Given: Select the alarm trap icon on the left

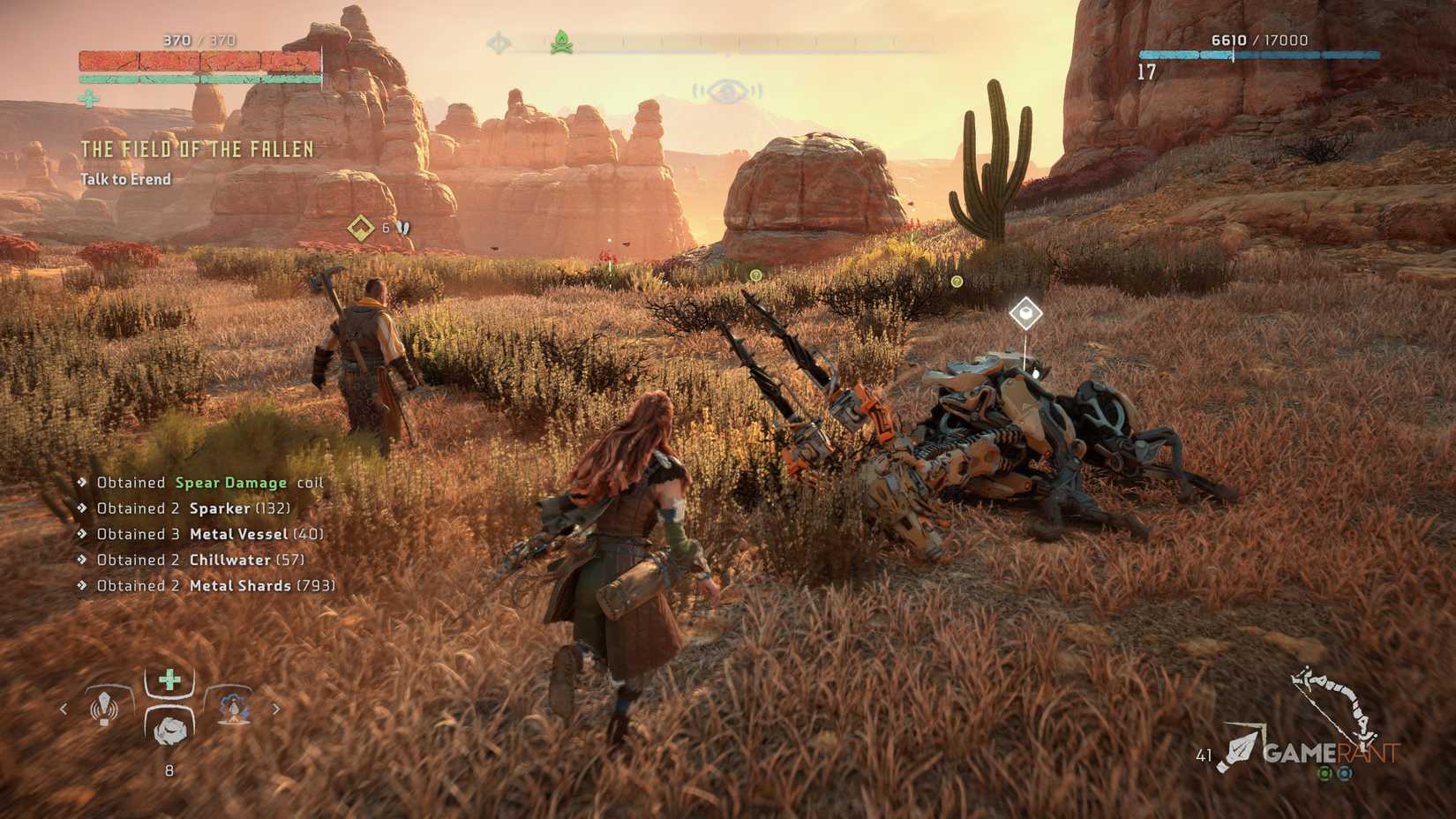Looking at the screenshot, I should click(x=104, y=709).
